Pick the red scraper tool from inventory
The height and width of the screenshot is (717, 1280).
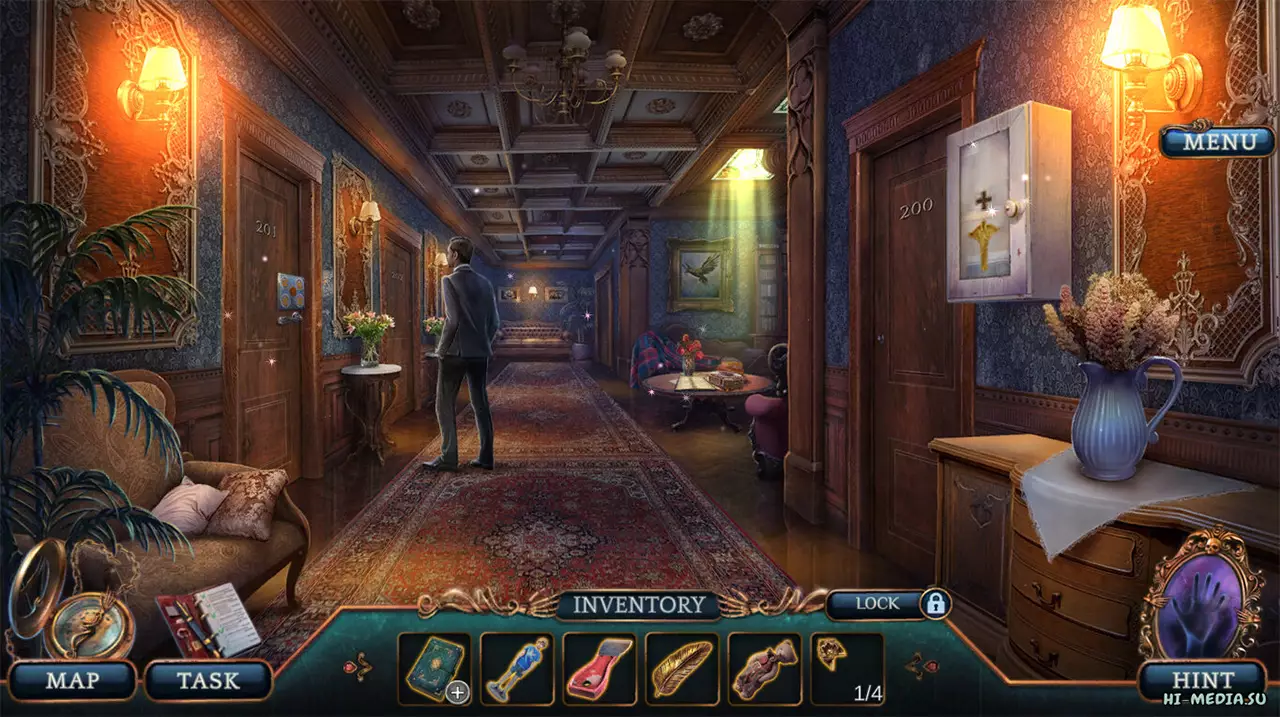[x=598, y=668]
